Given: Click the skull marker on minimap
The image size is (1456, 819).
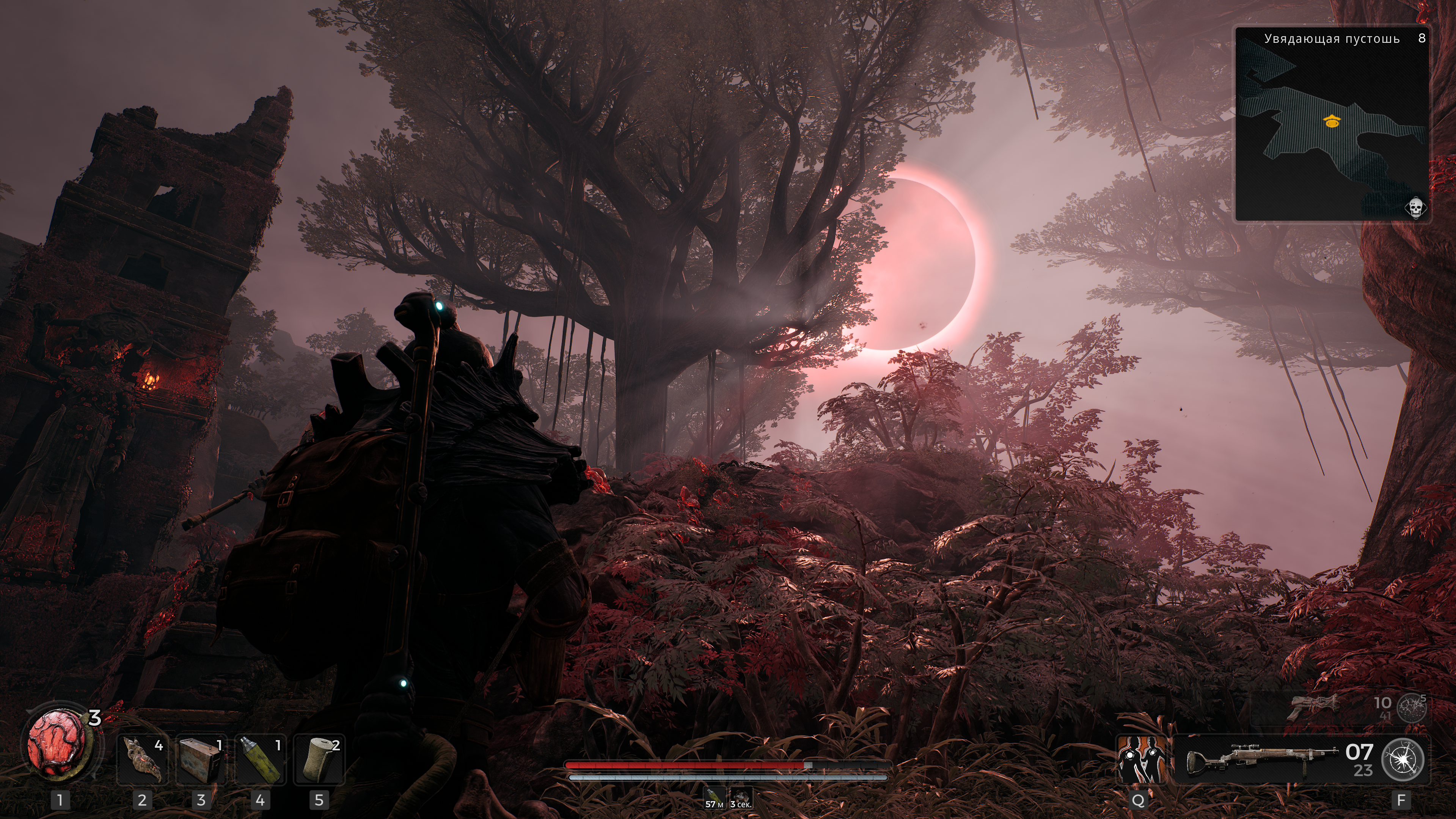Looking at the screenshot, I should (x=1415, y=208).
